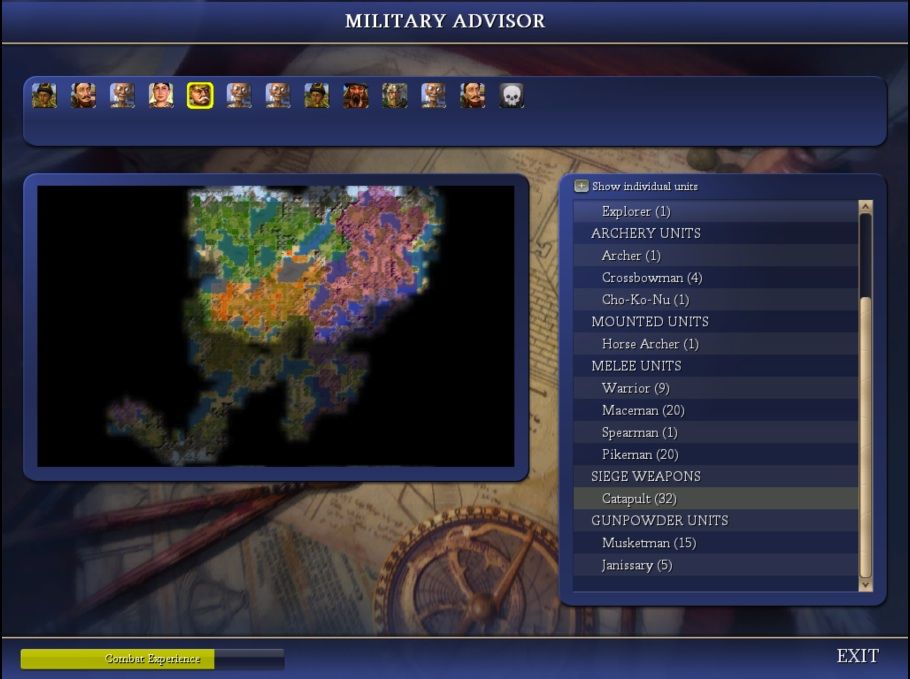Select Crossbowman (4) units
The width and height of the screenshot is (910, 679).
pos(651,278)
